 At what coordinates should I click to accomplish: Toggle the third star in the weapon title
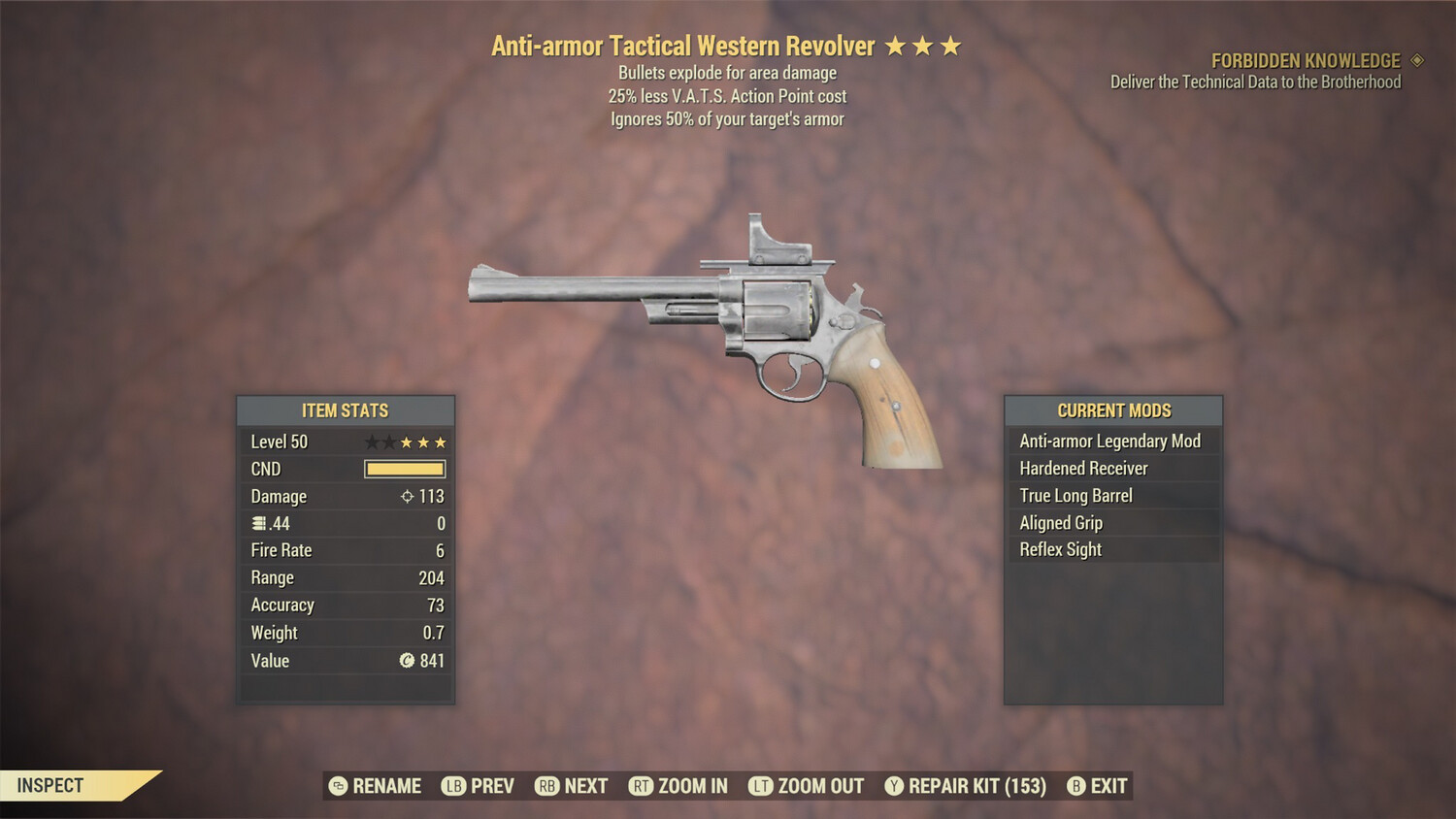pos(948,44)
